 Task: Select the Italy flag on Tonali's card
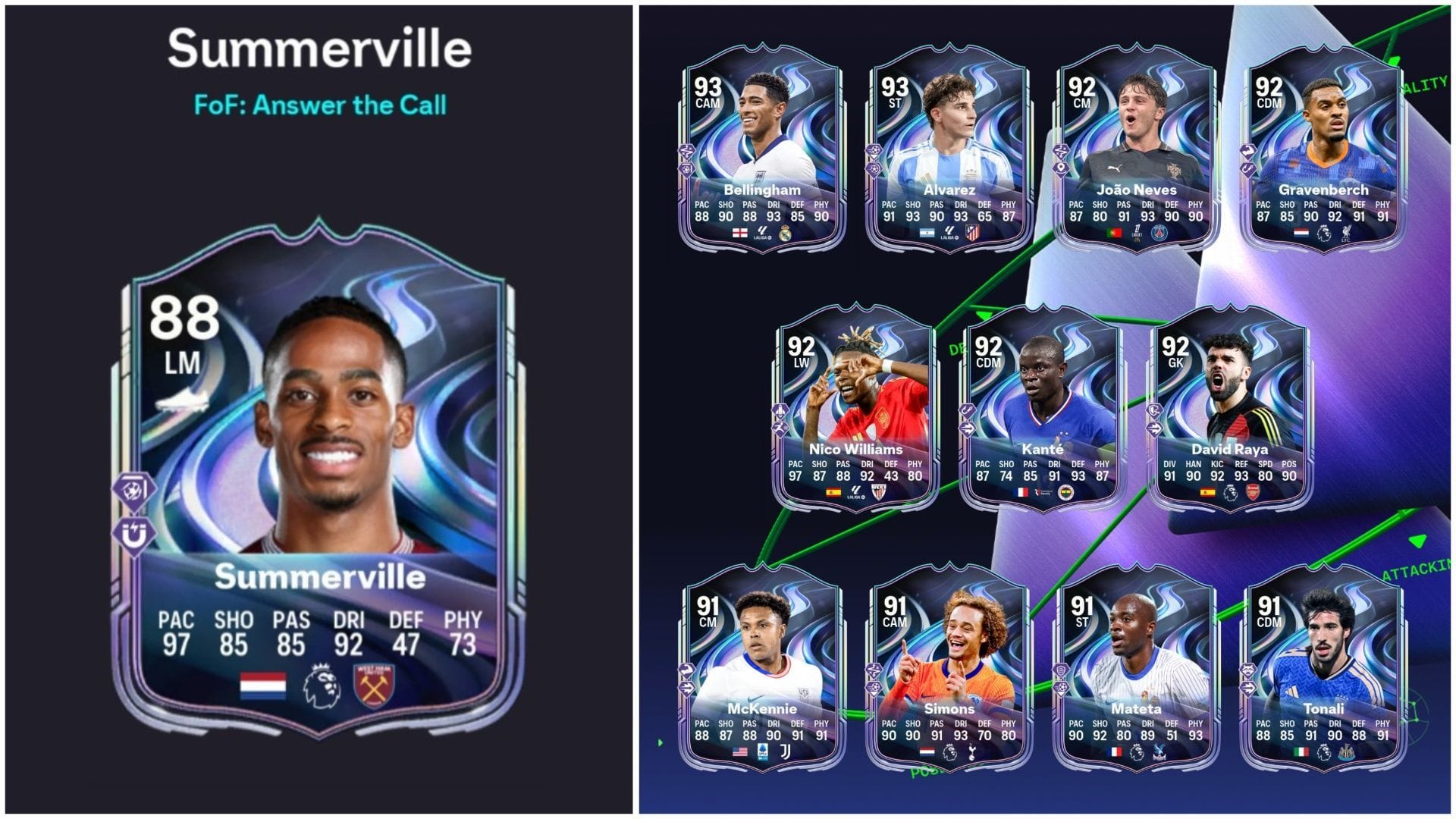(1301, 754)
